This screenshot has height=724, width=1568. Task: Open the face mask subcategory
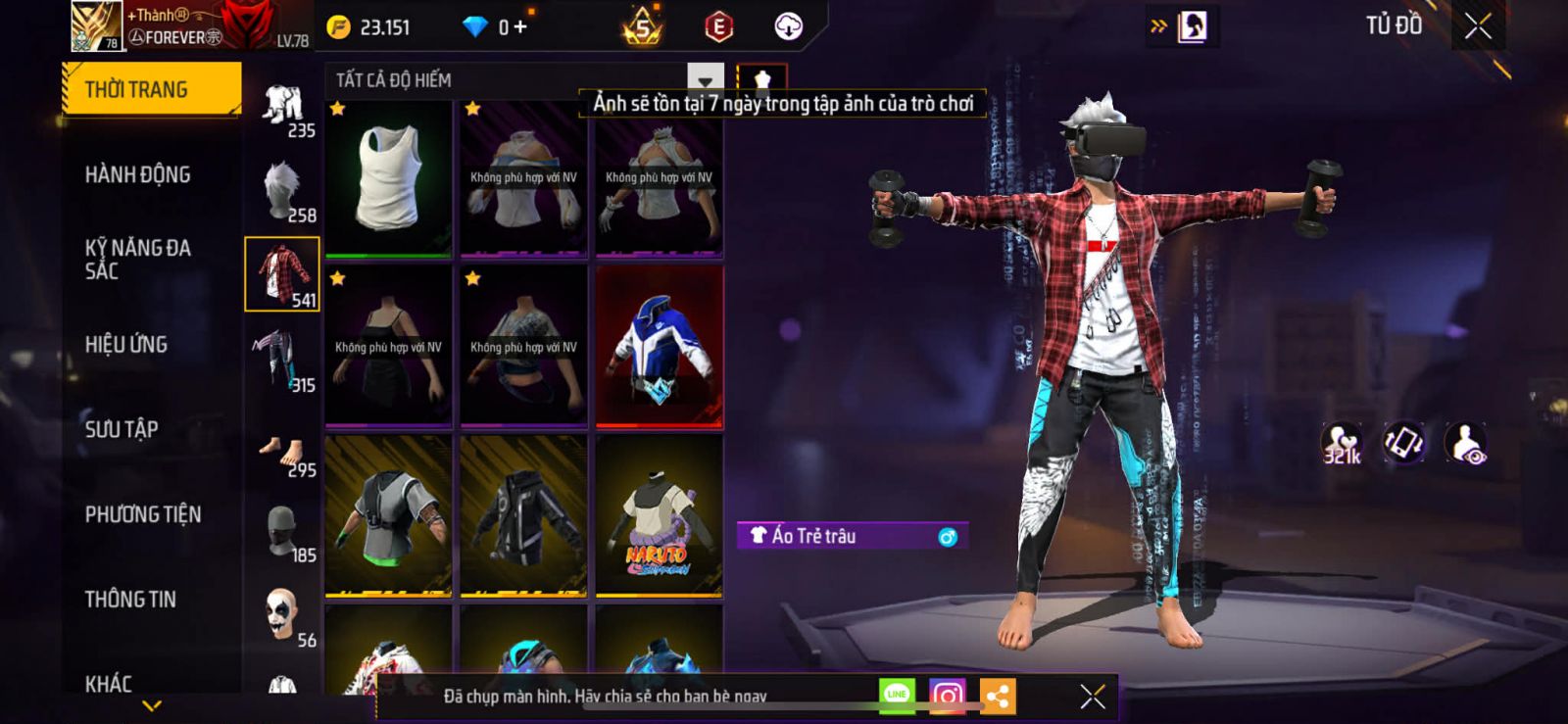[282, 534]
